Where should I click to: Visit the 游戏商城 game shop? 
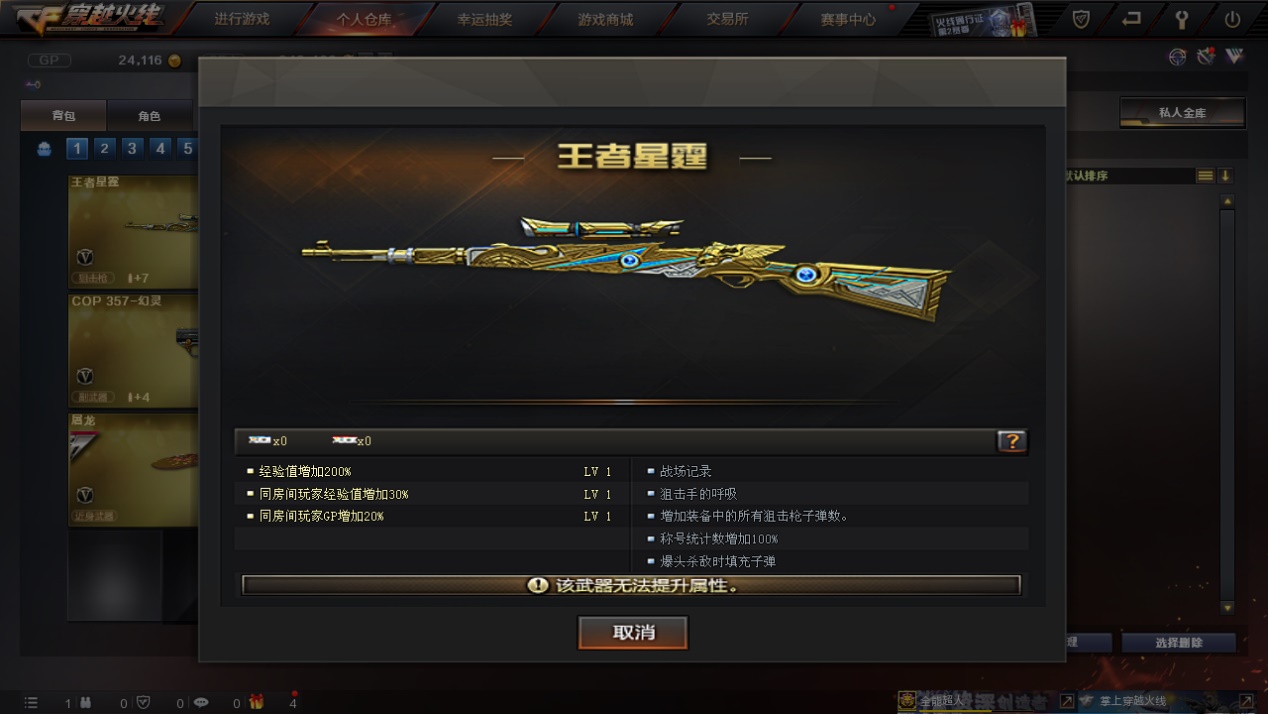pyautogui.click(x=605, y=19)
